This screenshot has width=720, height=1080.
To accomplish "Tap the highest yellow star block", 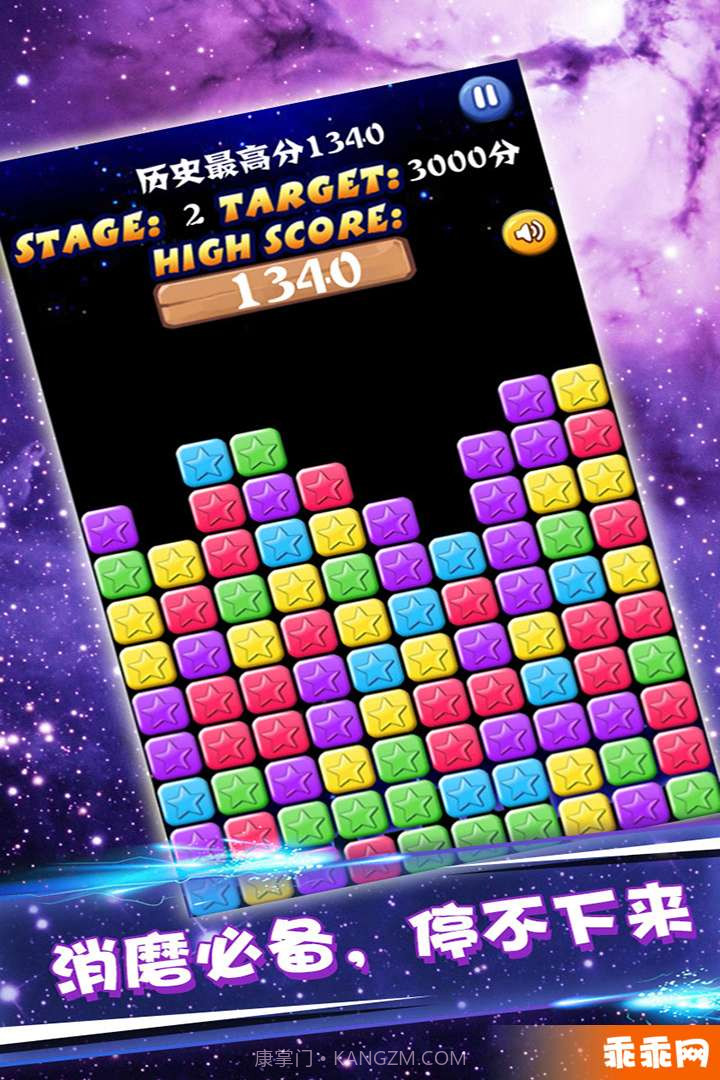I will pyautogui.click(x=581, y=388).
